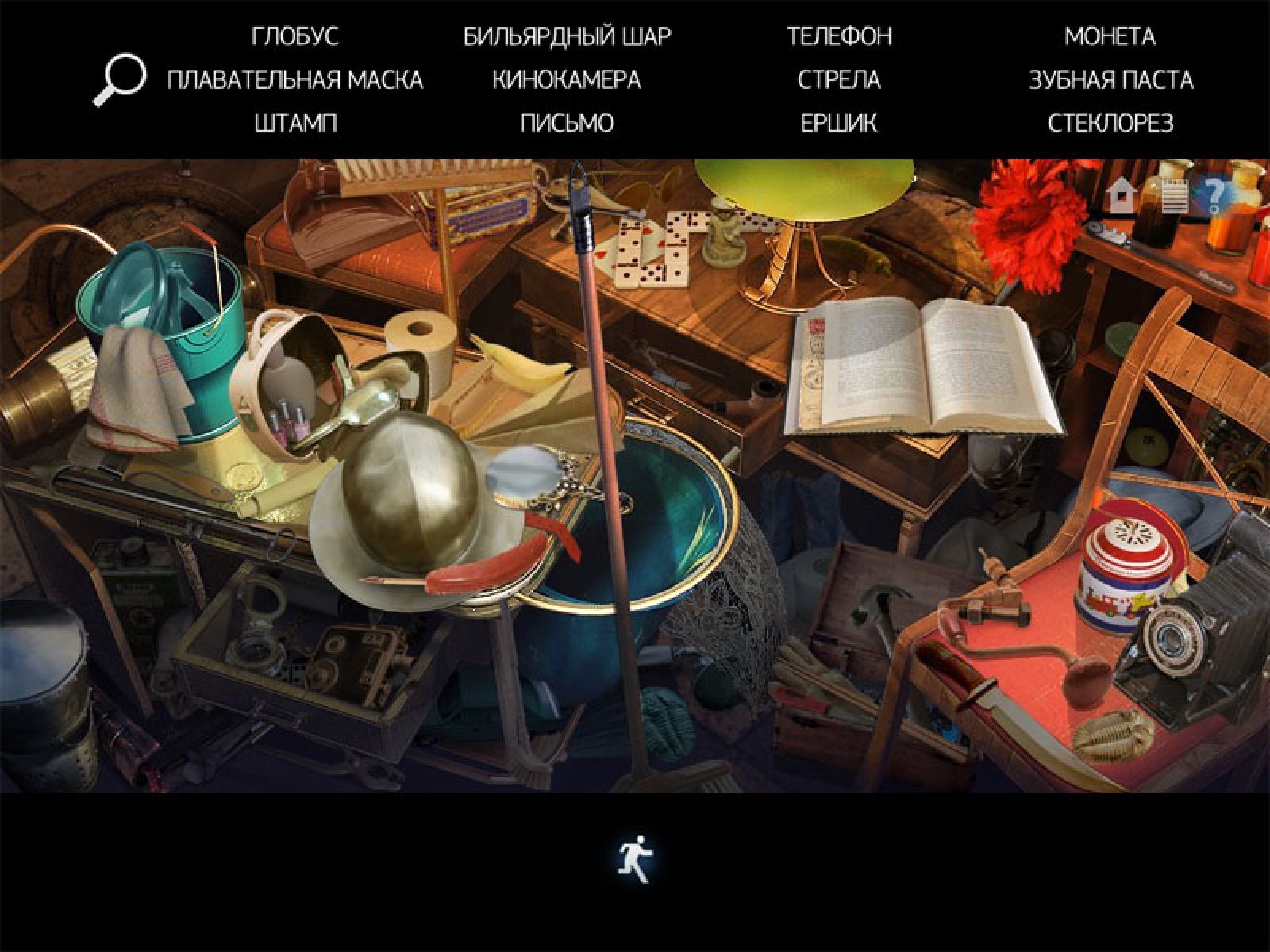The width and height of the screenshot is (1270, 952).
Task: Choose ЕРШИК from the item list
Action: [839, 123]
